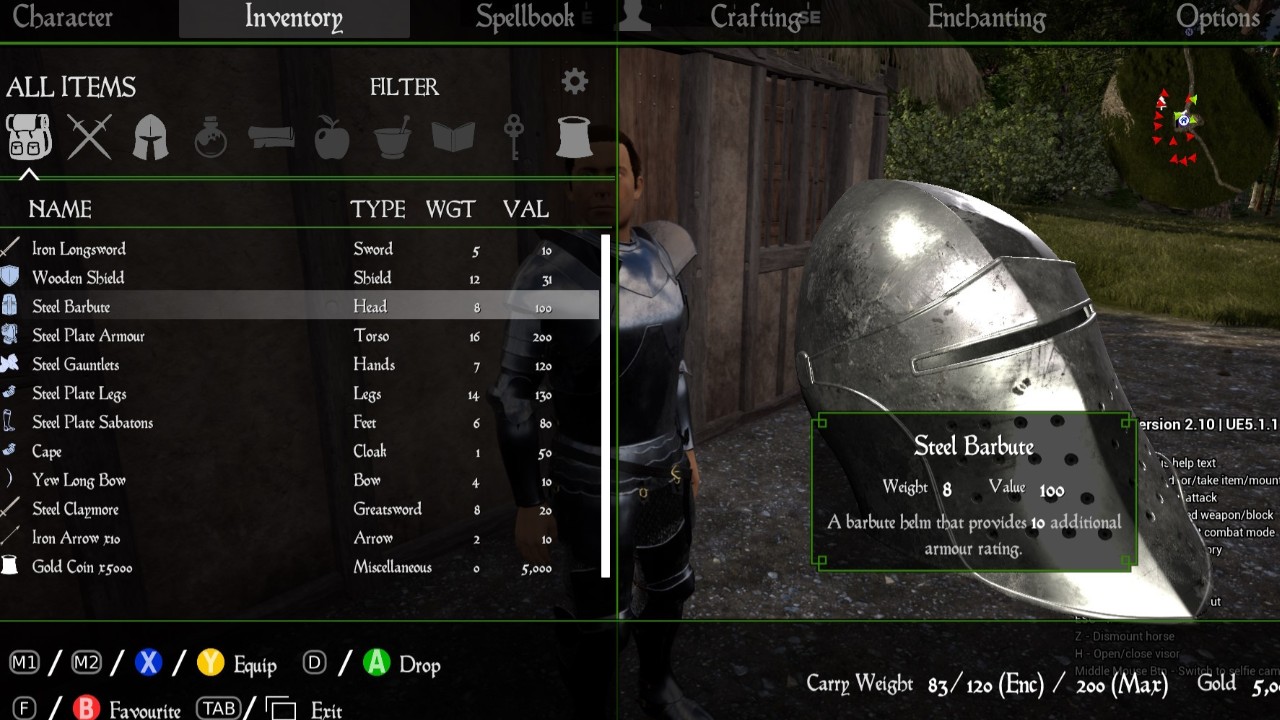Sort the list by the VAL column
Viewport: 1280px width, 720px height.
pyautogui.click(x=526, y=210)
